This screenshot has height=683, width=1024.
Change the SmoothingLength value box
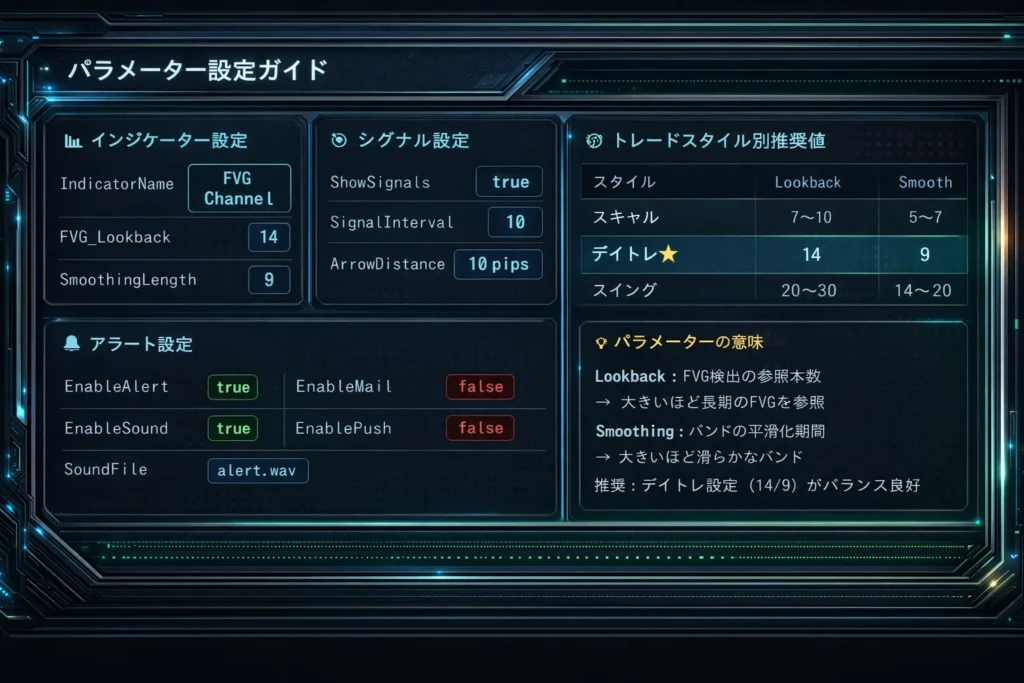coord(269,280)
